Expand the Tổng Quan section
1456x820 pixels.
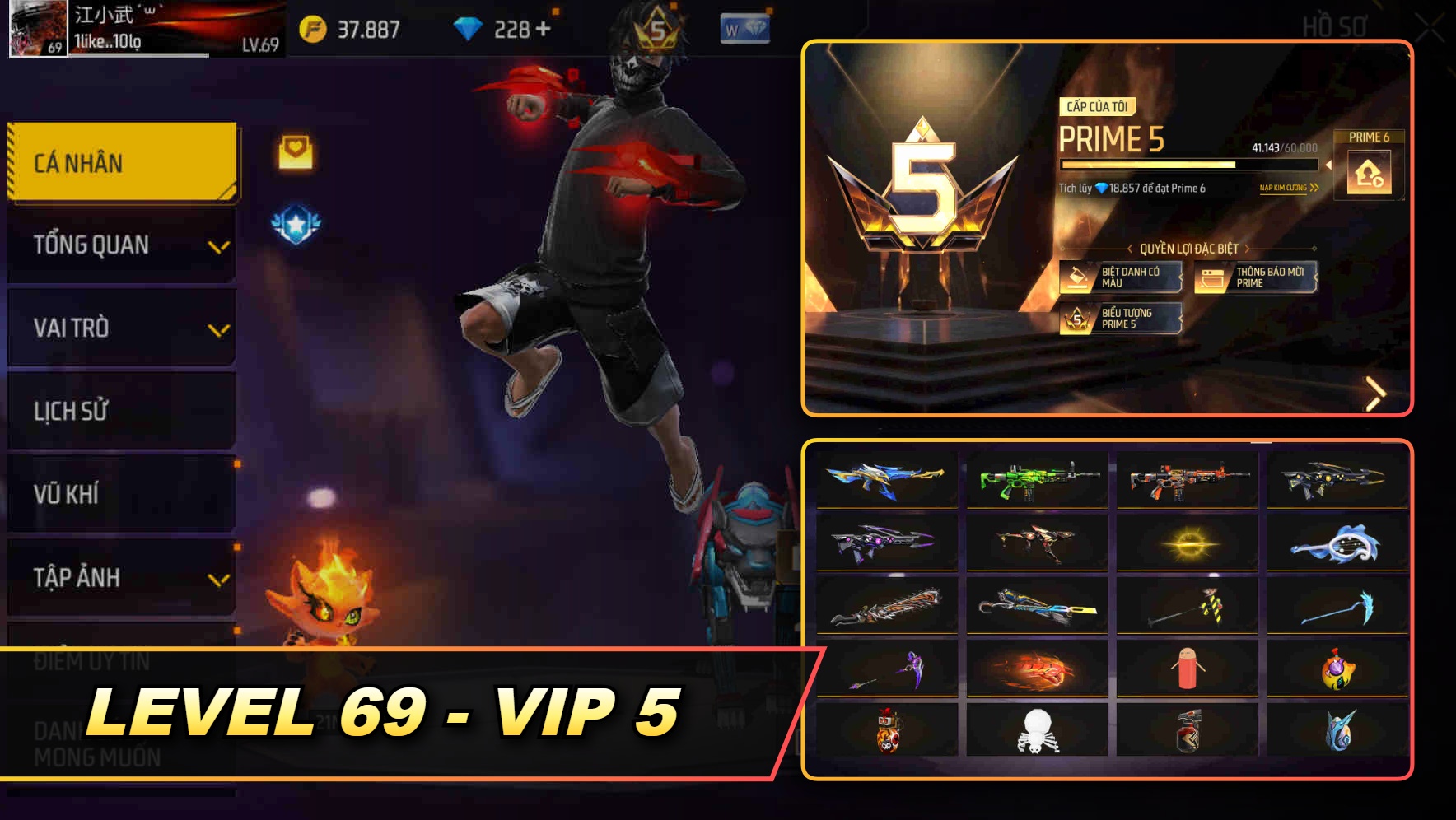[120, 244]
